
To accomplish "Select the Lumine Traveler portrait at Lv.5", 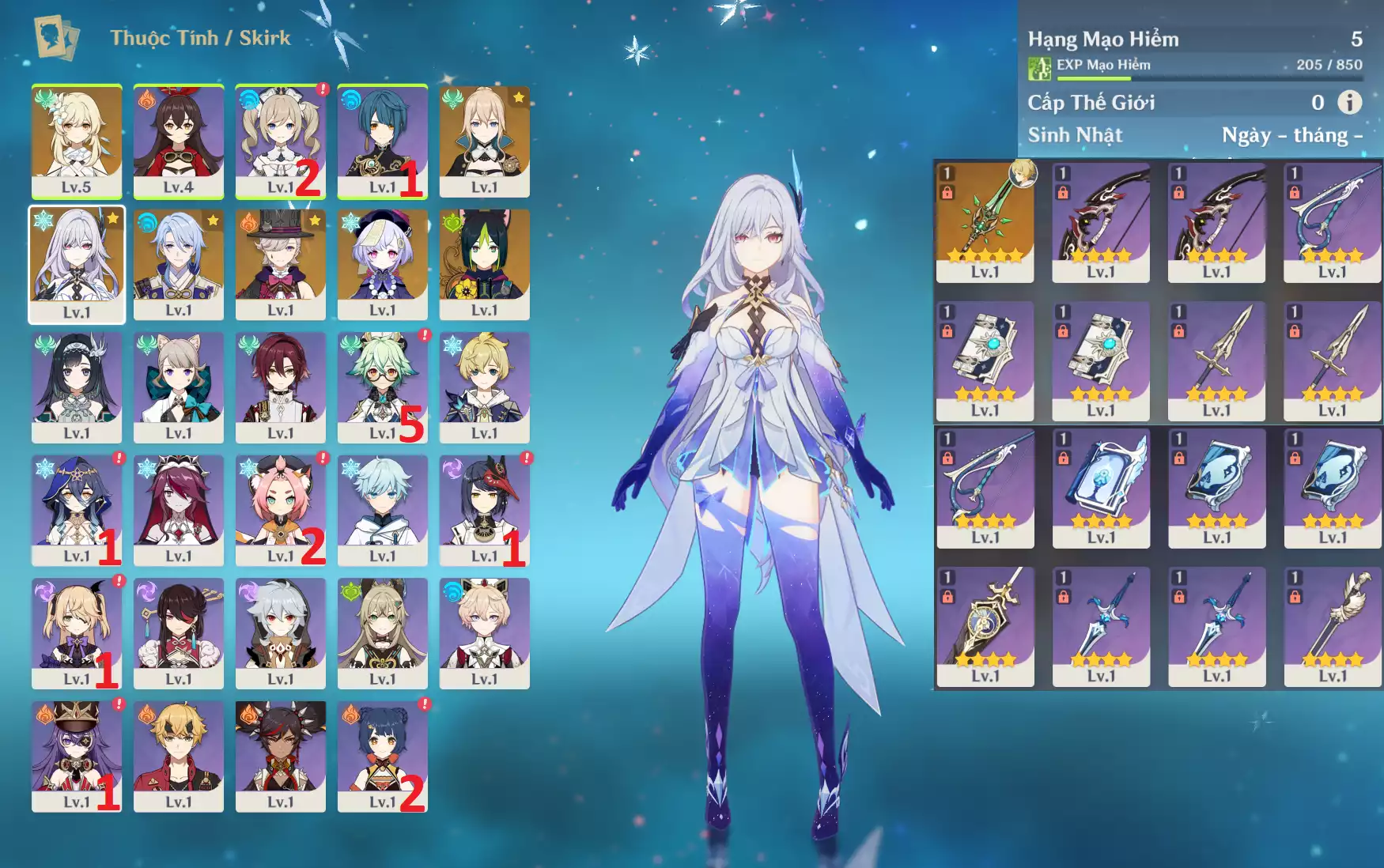I will click(x=77, y=141).
